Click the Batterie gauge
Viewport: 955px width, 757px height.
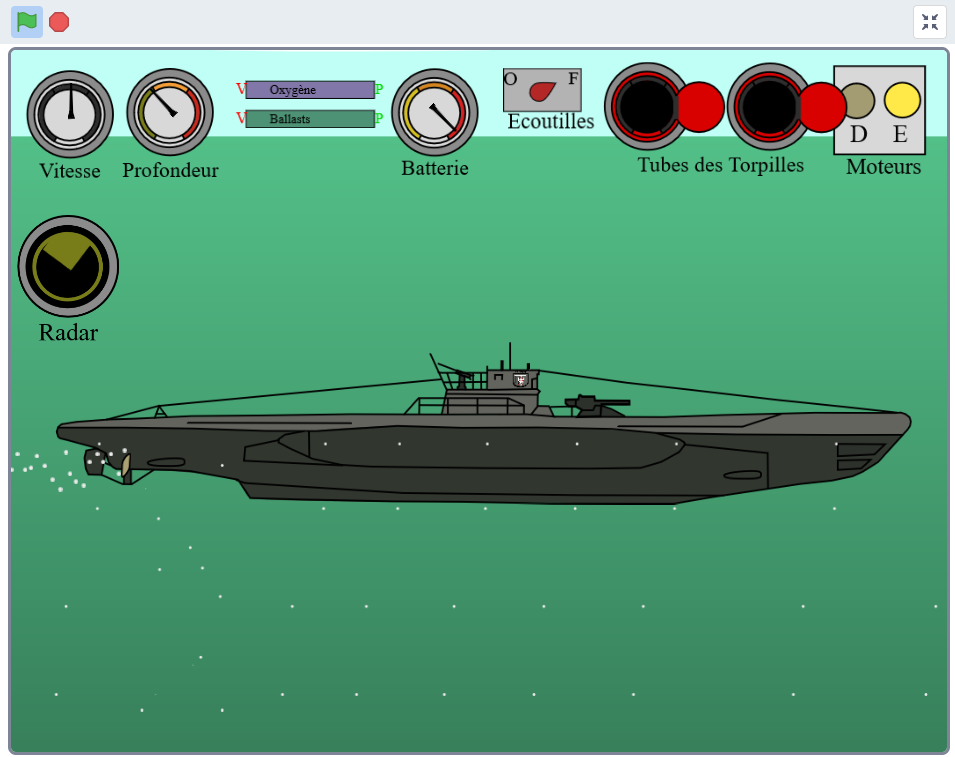[435, 112]
